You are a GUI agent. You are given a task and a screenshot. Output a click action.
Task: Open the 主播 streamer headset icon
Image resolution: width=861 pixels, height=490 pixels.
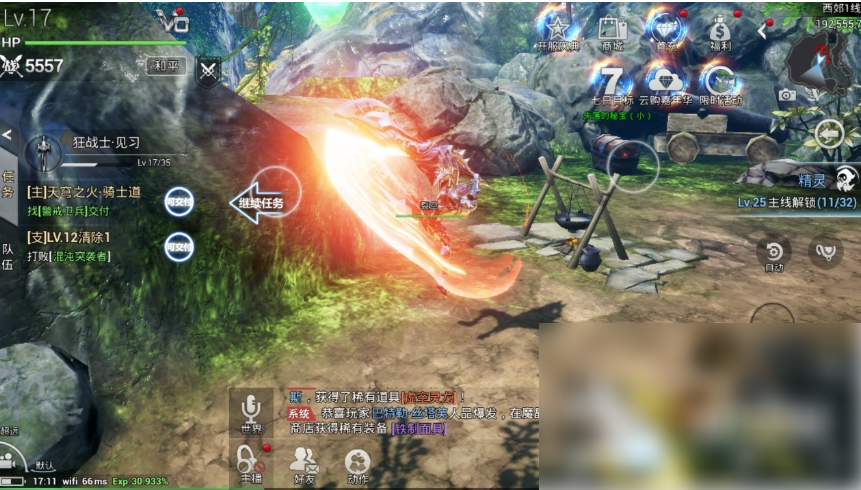(x=250, y=464)
